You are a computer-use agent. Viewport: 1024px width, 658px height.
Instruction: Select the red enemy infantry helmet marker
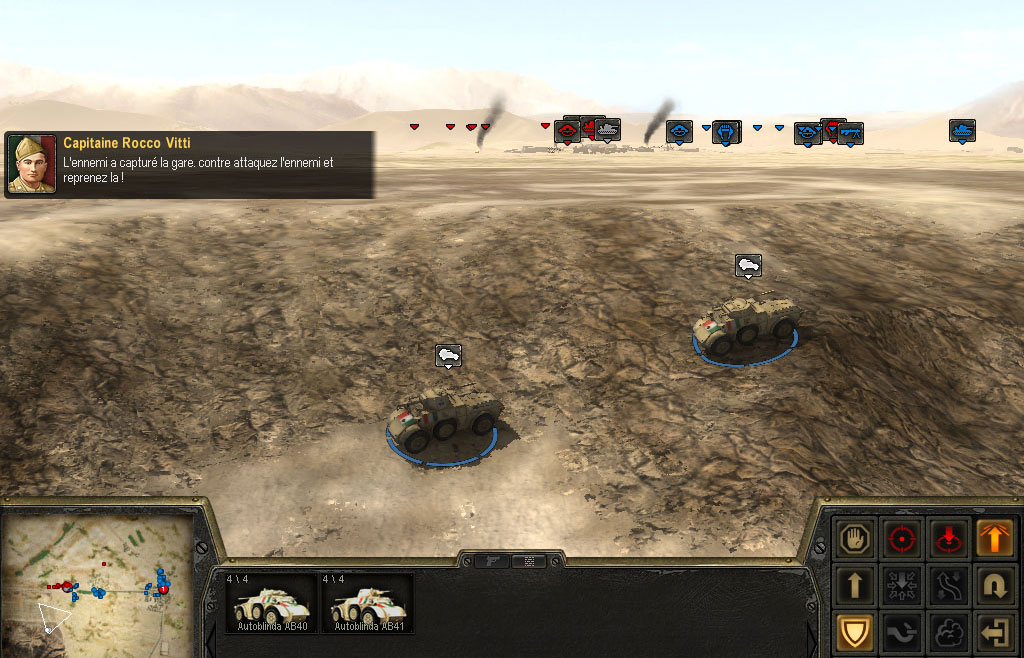pyautogui.click(x=567, y=130)
